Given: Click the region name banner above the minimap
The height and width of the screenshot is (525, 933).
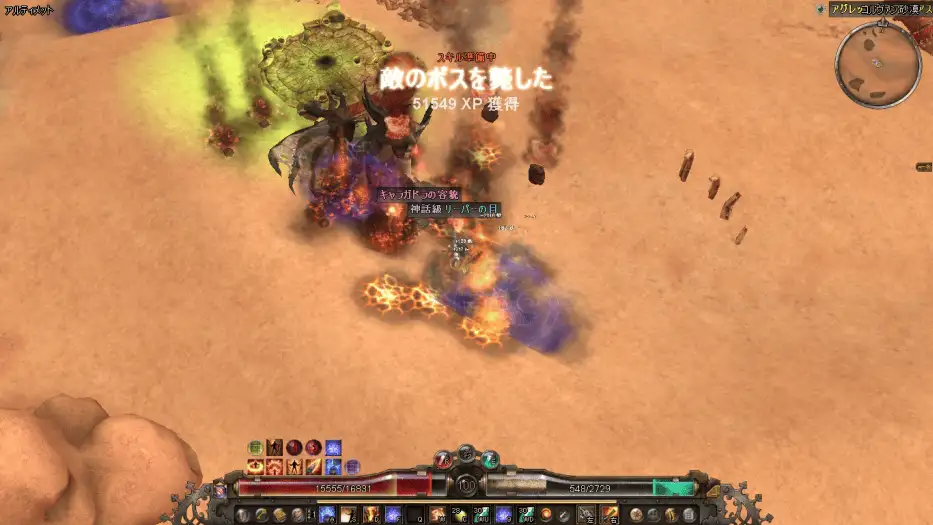Looking at the screenshot, I should pos(872,9).
